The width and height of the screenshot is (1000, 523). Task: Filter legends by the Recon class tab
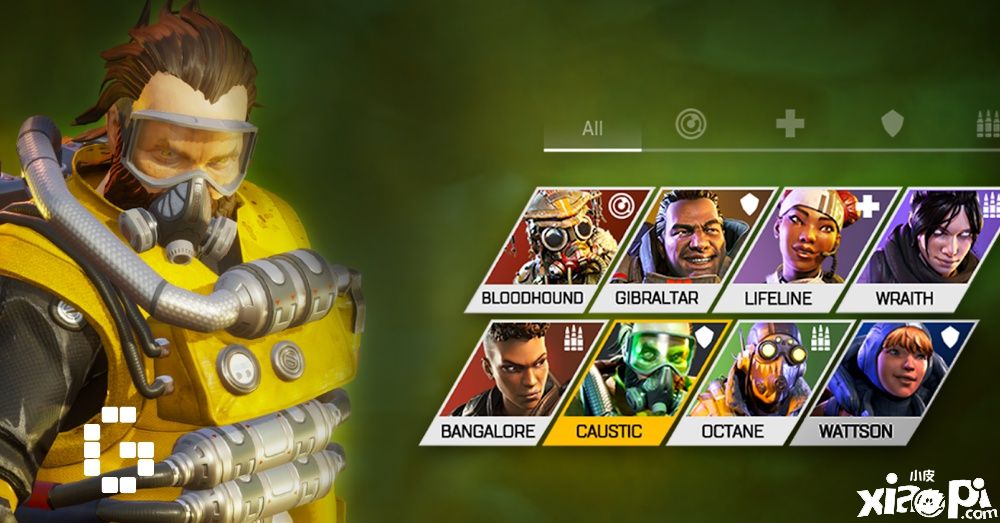tap(690, 124)
